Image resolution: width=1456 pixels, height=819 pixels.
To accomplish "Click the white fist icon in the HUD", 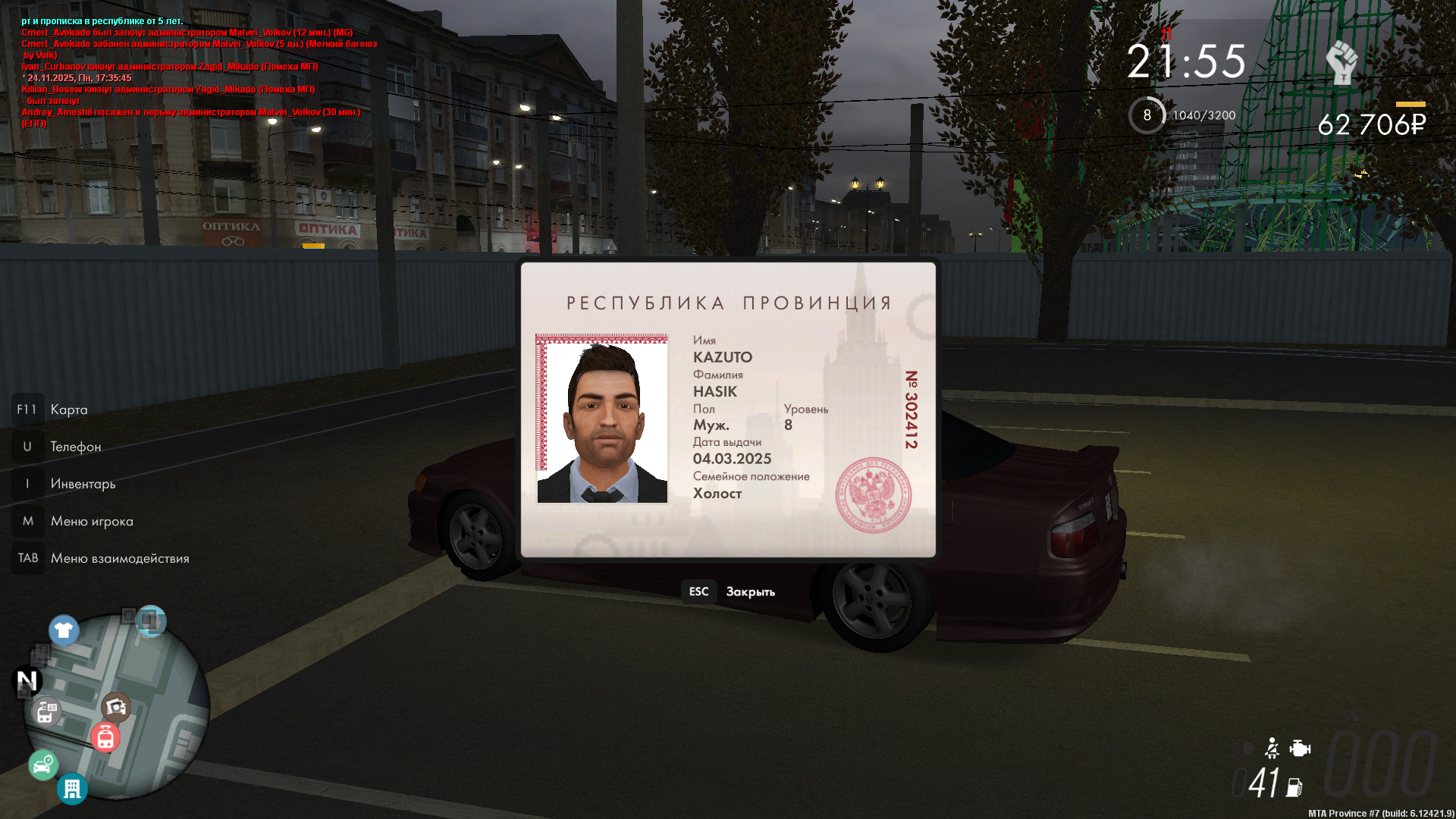I will 1342,63.
